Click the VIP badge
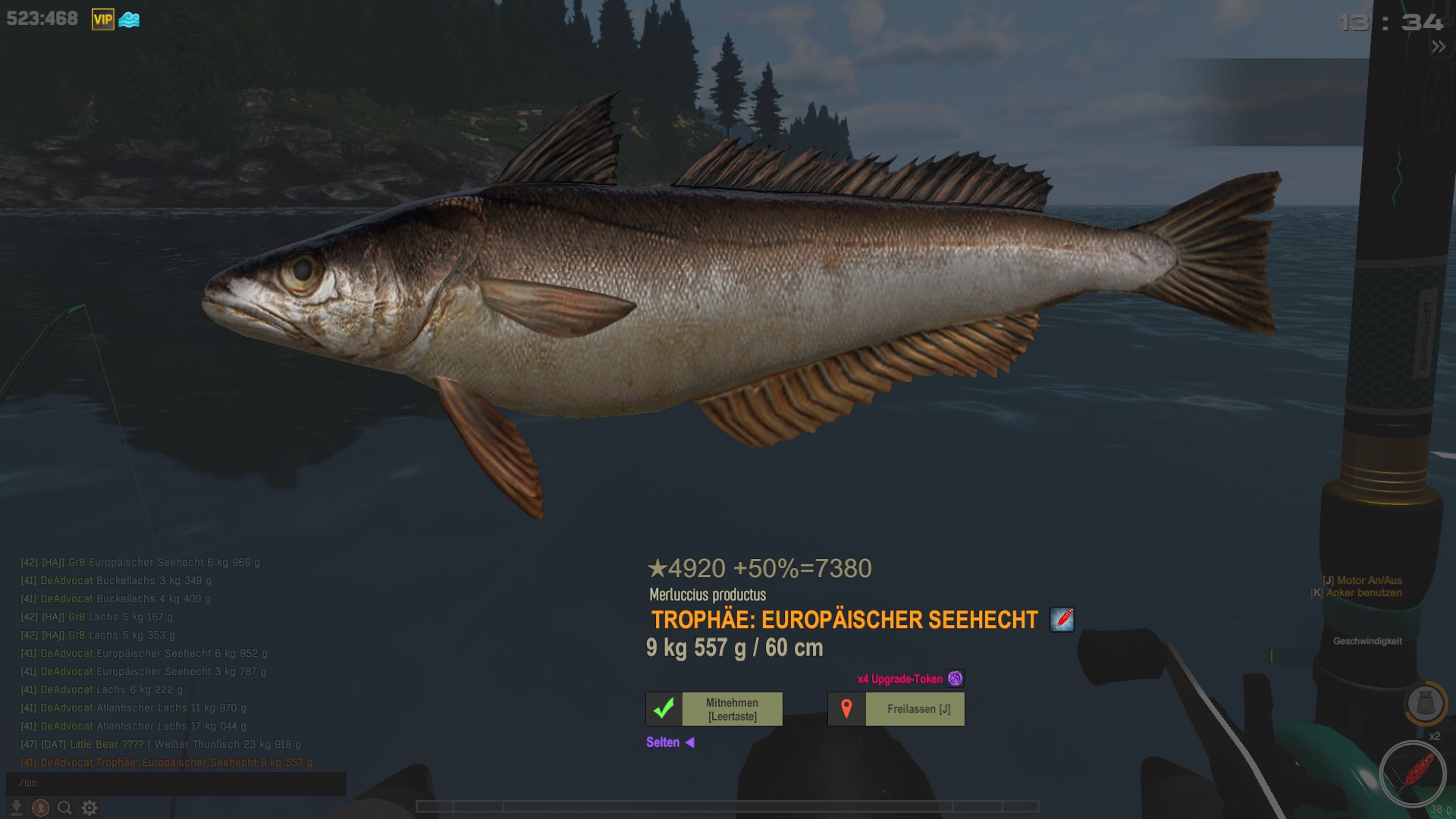This screenshot has width=1456, height=819. pyautogui.click(x=103, y=20)
